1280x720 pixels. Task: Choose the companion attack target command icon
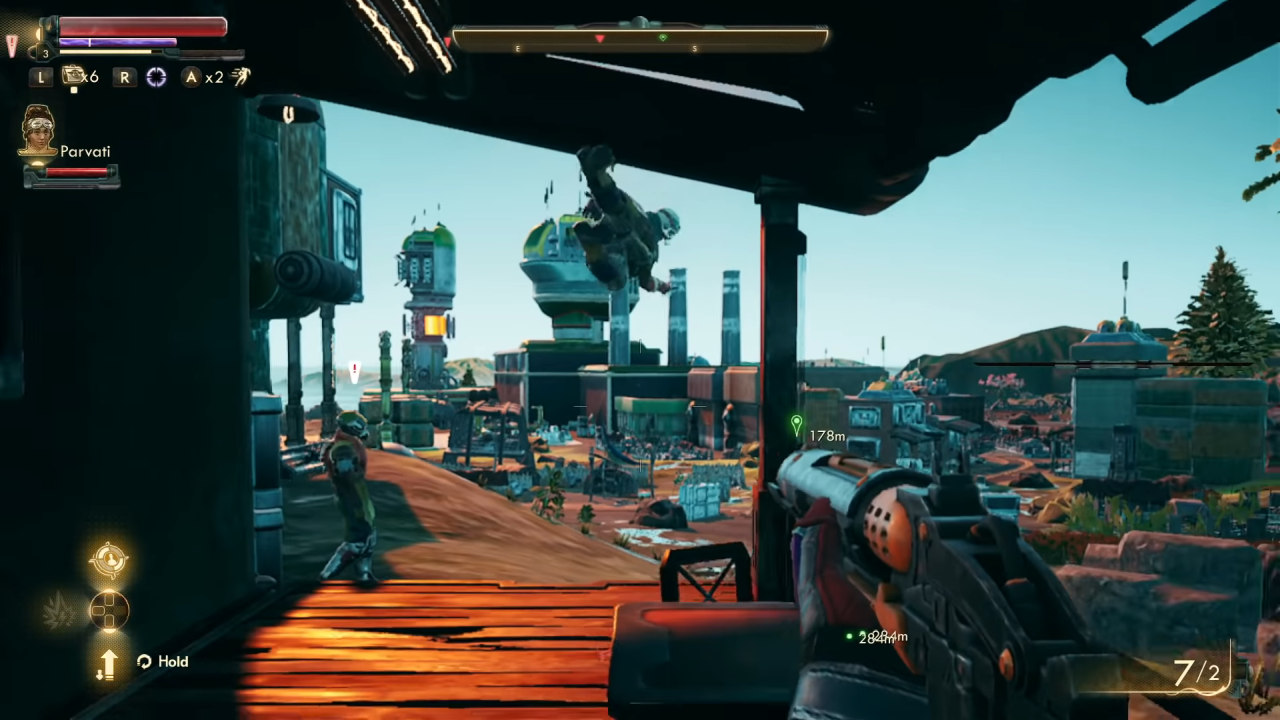[108, 560]
